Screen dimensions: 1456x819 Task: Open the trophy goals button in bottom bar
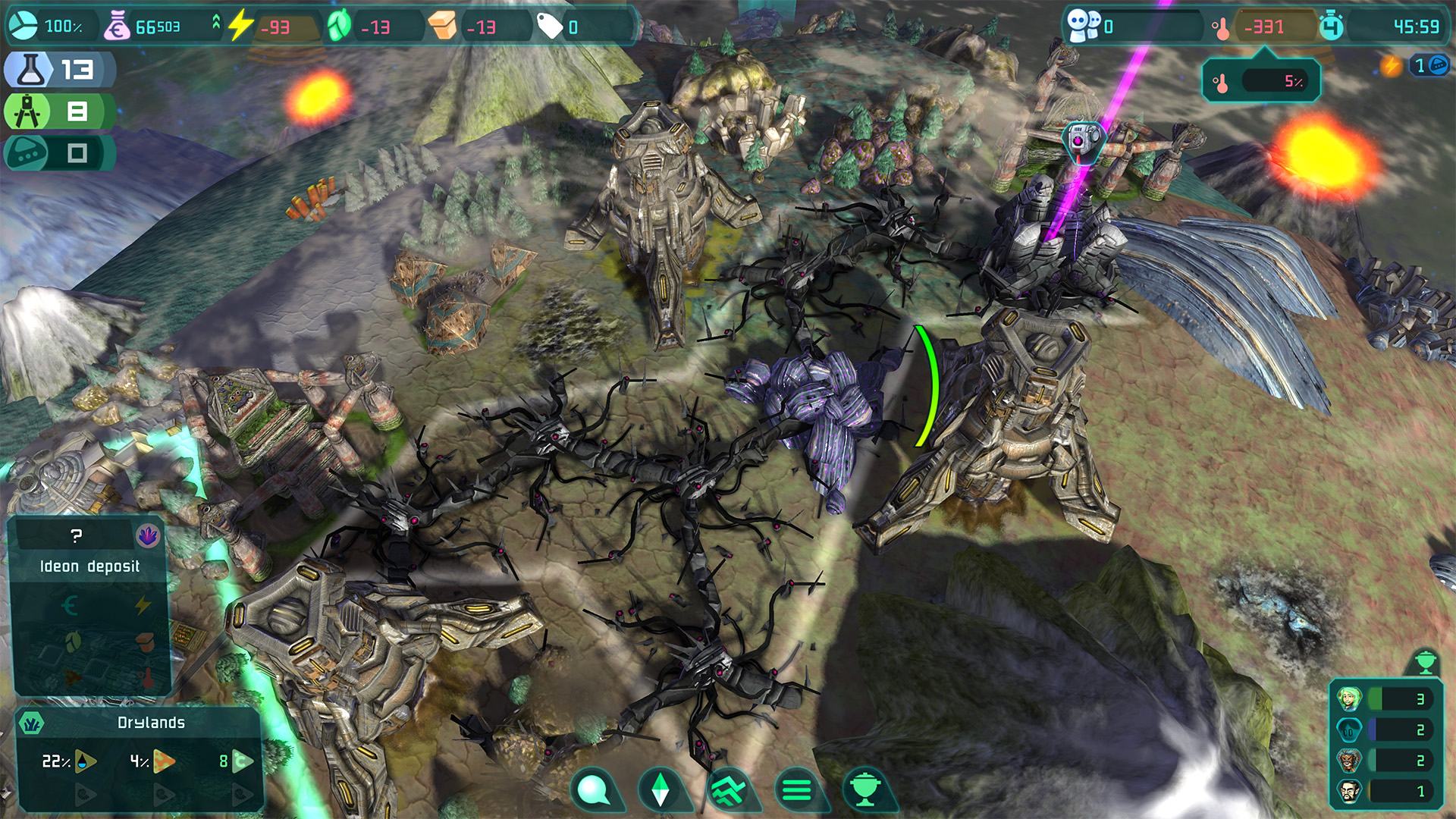click(863, 790)
